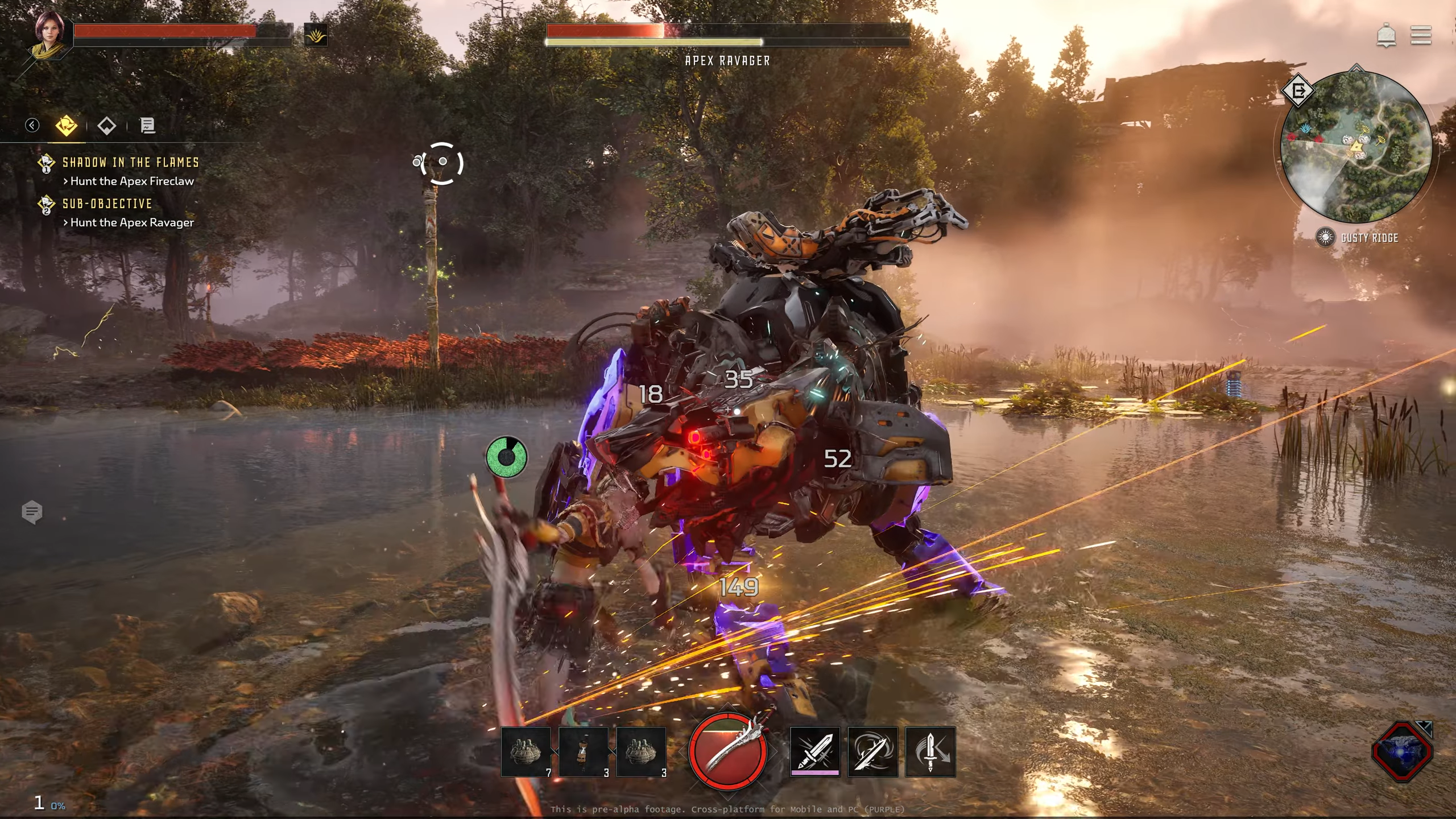Open the side quest diamond icon in quest tracker
This screenshot has width=1456, height=819.
pyautogui.click(x=106, y=126)
